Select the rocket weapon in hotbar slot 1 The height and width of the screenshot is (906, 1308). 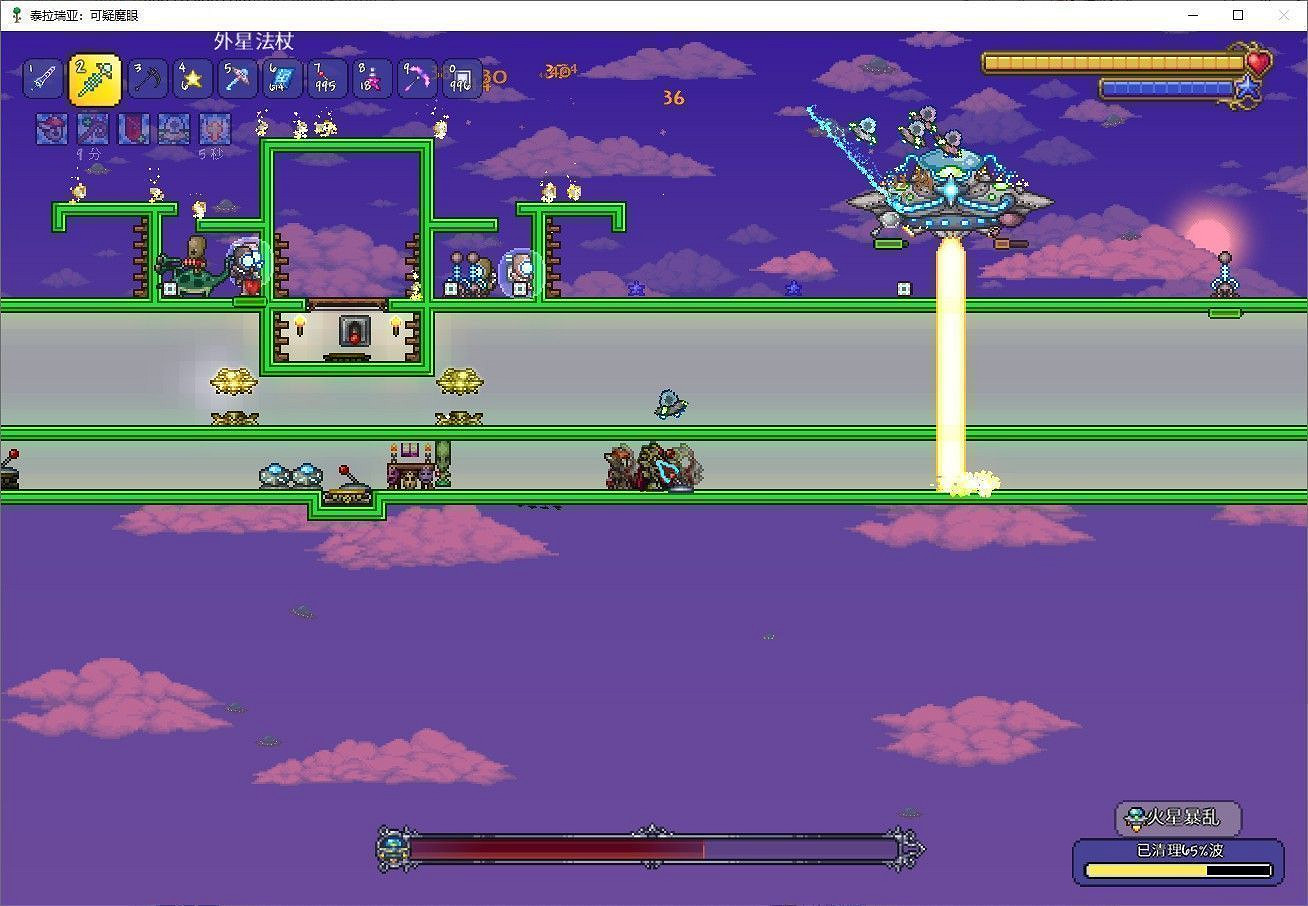[x=42, y=78]
